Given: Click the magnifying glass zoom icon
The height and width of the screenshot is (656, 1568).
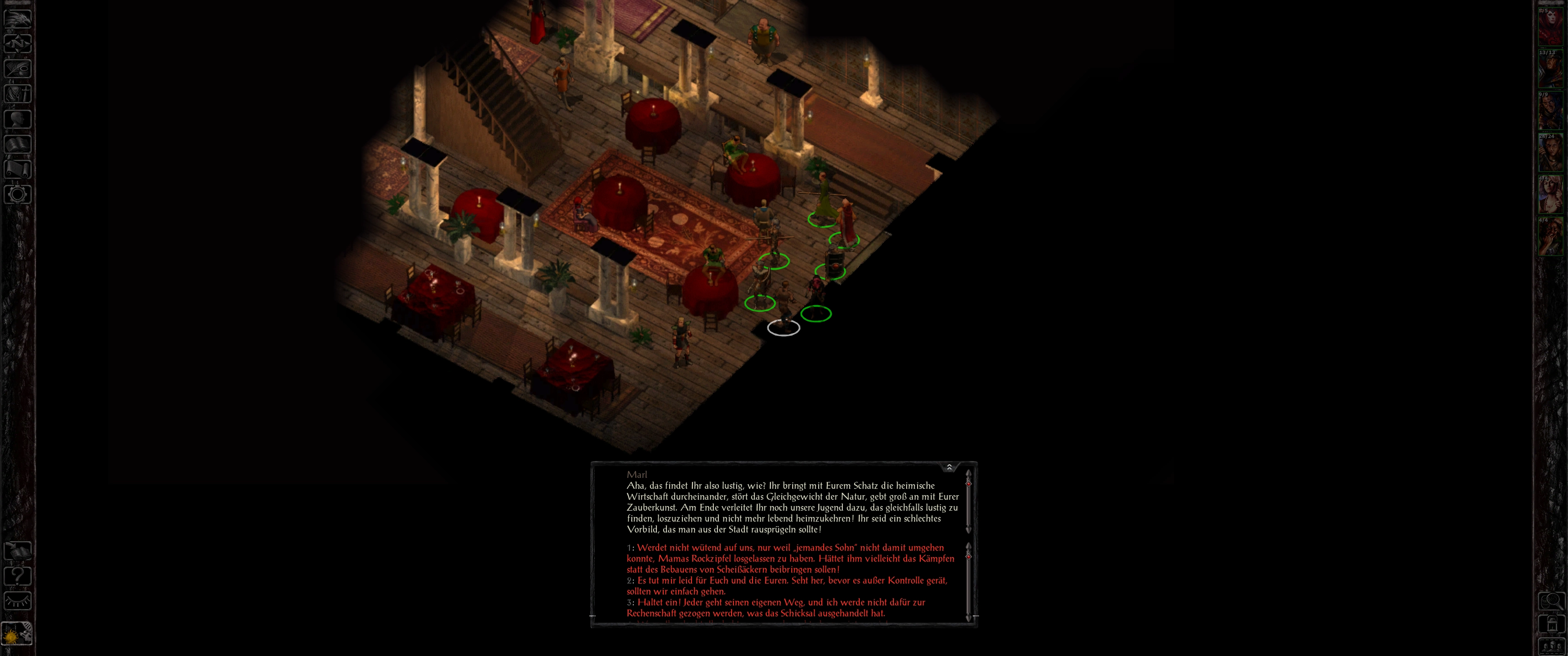Looking at the screenshot, I should [x=1552, y=601].
